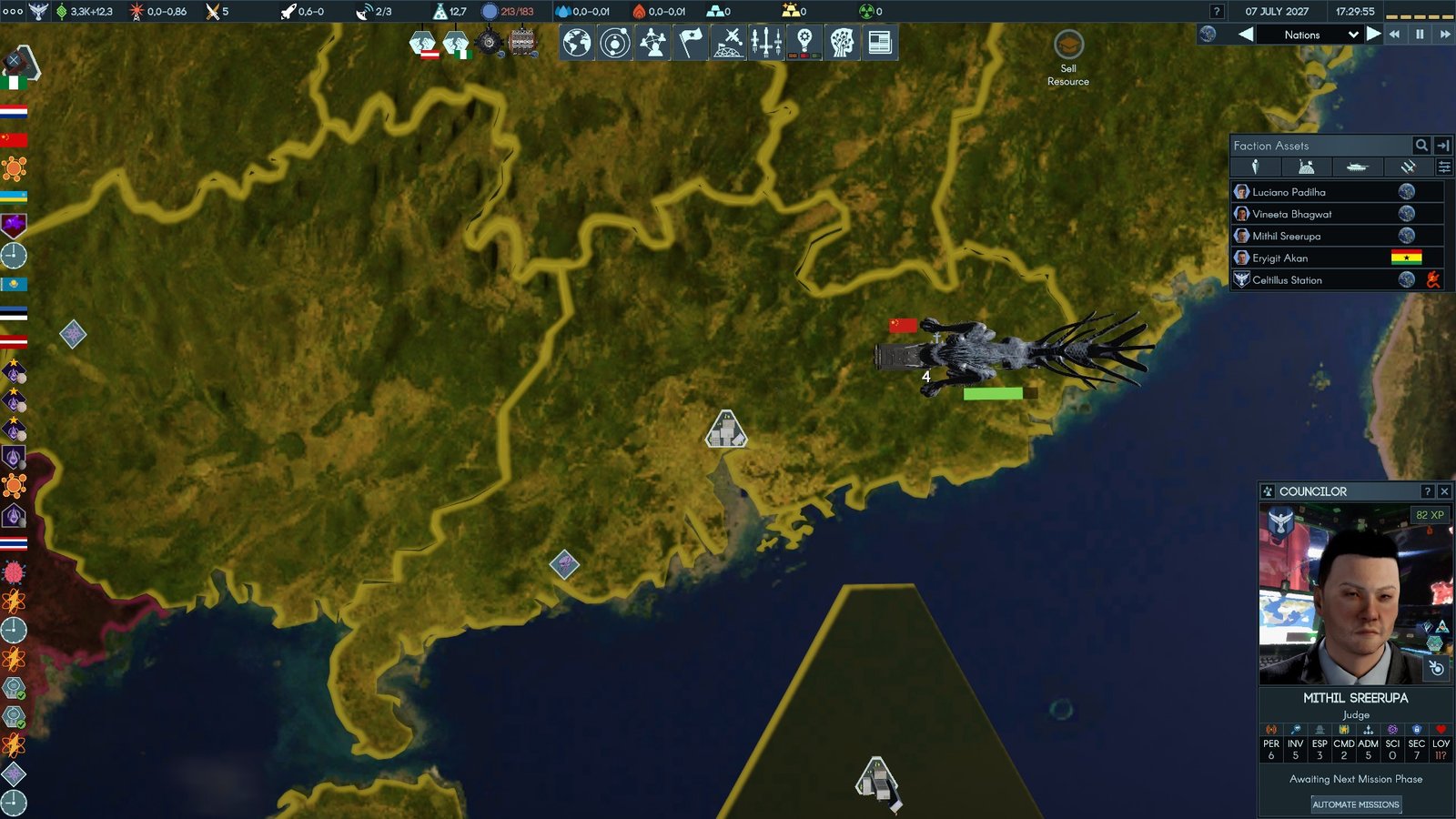Click the Automate Missions button
This screenshot has height=819, width=1456.
[x=1355, y=804]
